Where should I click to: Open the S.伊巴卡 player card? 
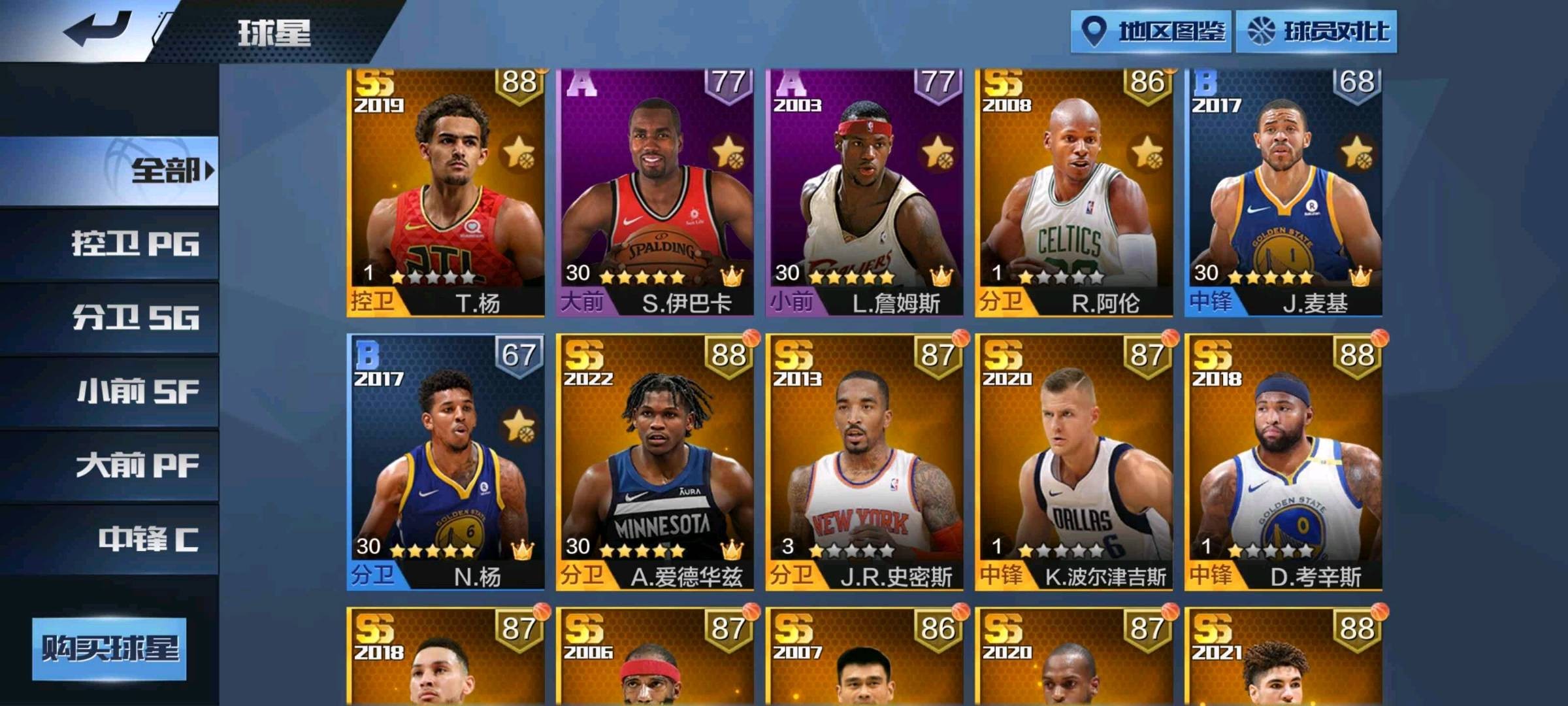point(655,193)
